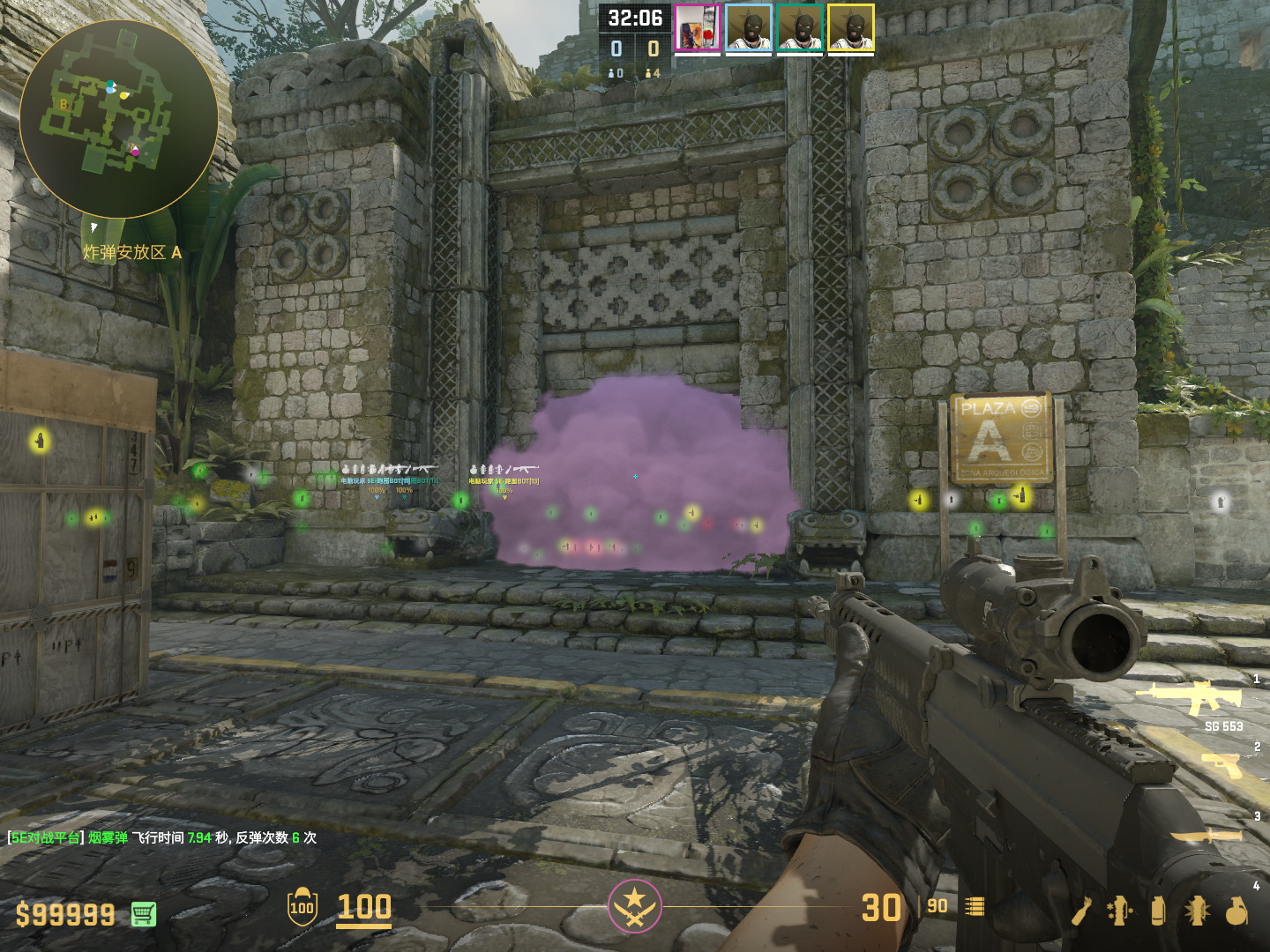Viewport: 1270px width, 952px height.
Task: Choose the flashbang grenade icon
Action: tap(1197, 911)
